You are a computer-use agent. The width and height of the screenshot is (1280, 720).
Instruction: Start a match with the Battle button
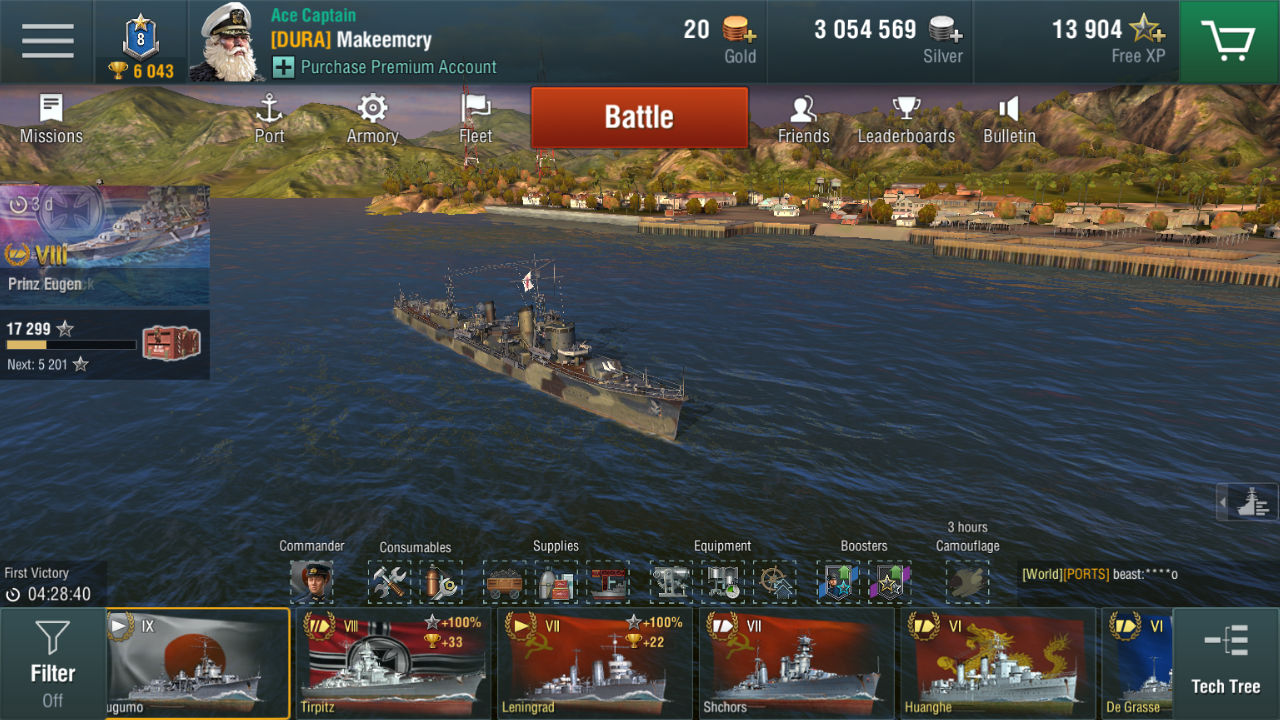(639, 117)
